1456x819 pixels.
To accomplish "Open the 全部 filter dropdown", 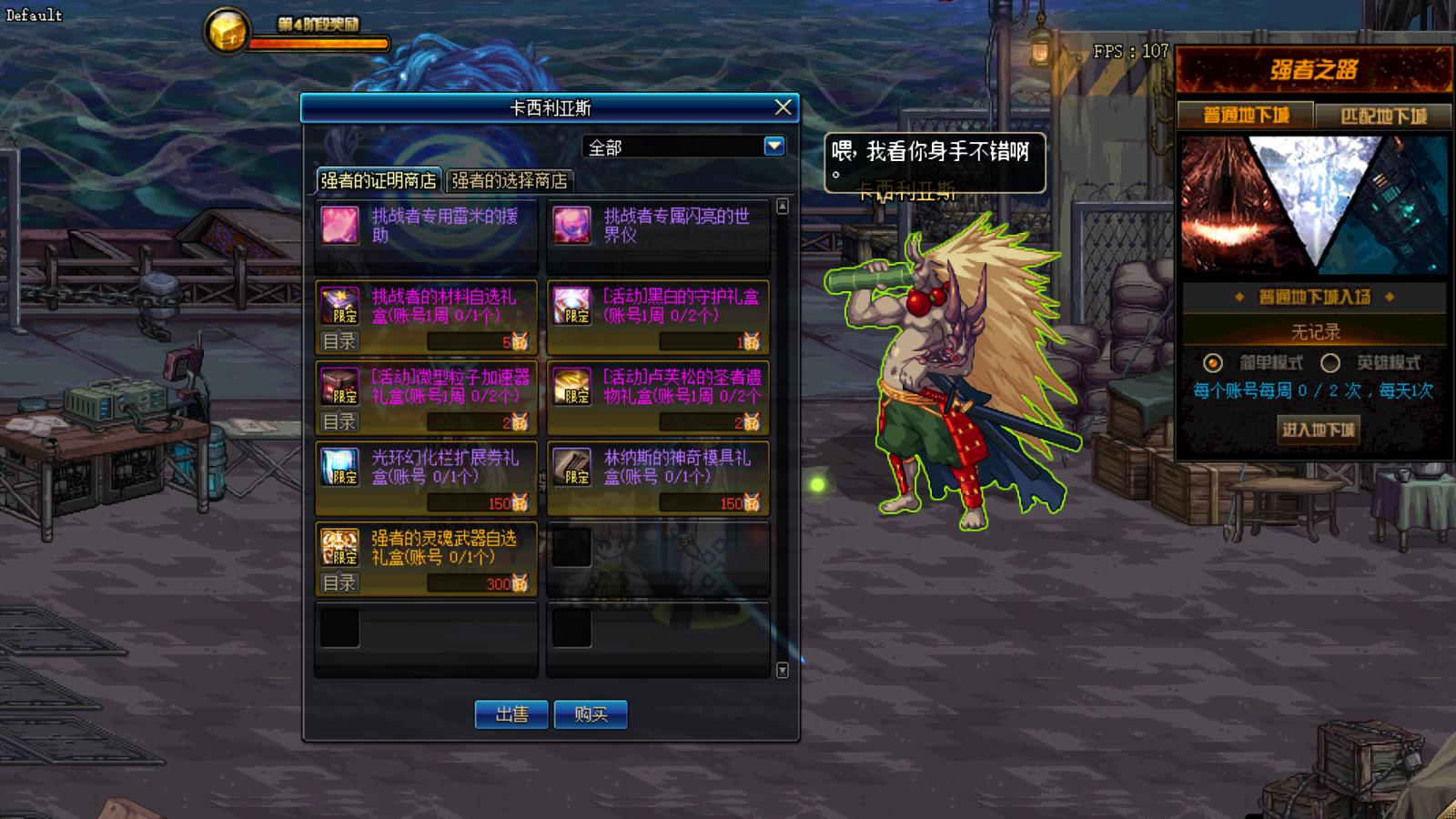I will pyautogui.click(x=773, y=147).
